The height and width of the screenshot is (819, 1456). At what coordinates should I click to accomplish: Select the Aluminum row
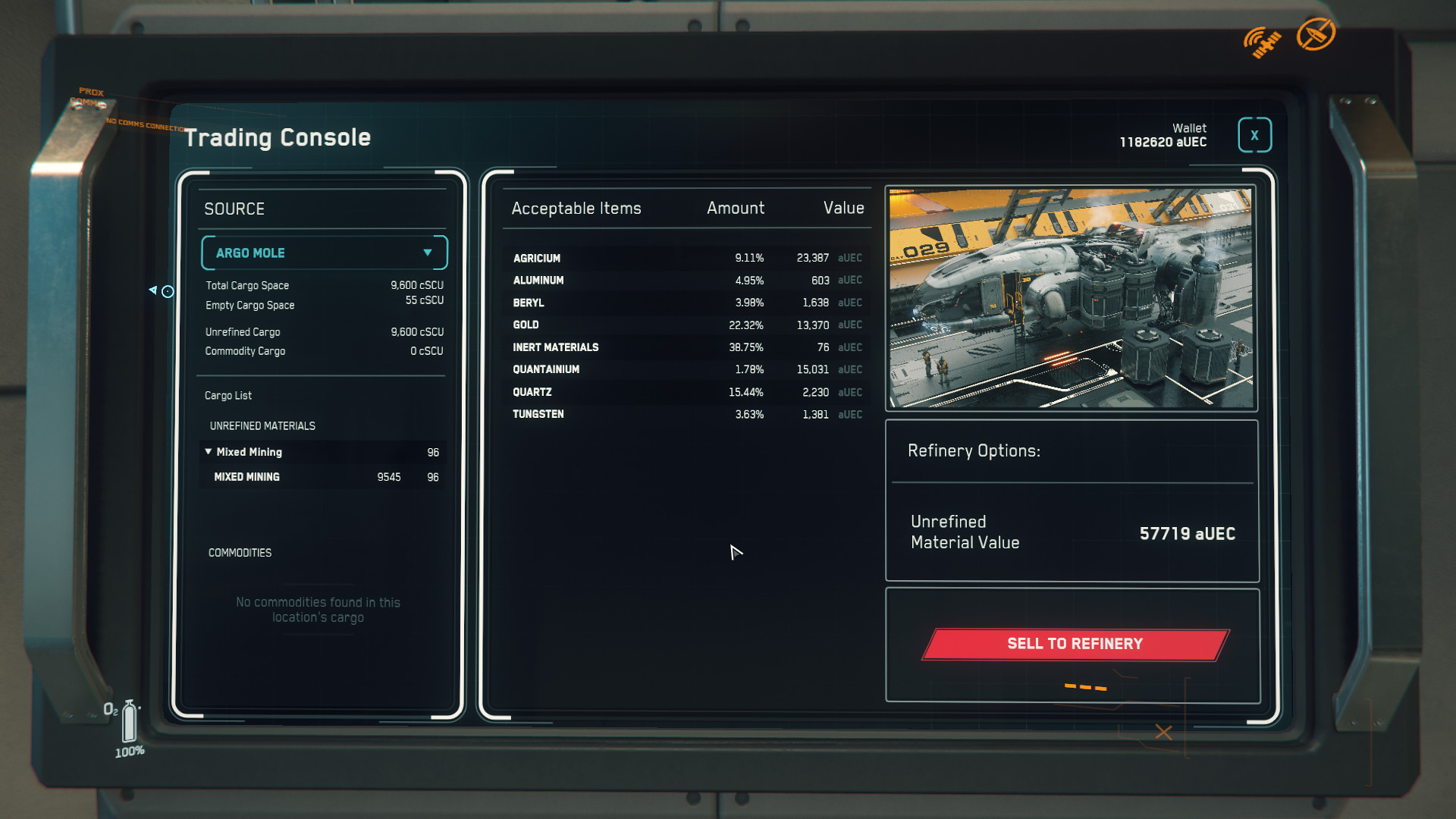click(686, 281)
